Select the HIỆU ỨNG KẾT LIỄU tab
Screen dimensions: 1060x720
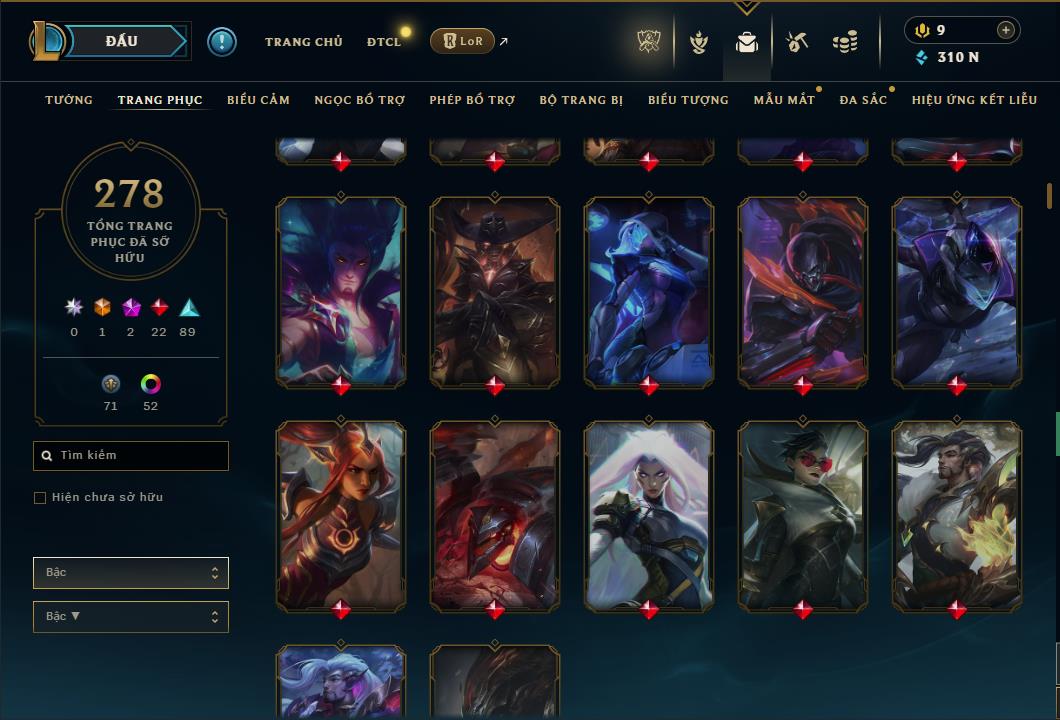pyautogui.click(x=973, y=100)
